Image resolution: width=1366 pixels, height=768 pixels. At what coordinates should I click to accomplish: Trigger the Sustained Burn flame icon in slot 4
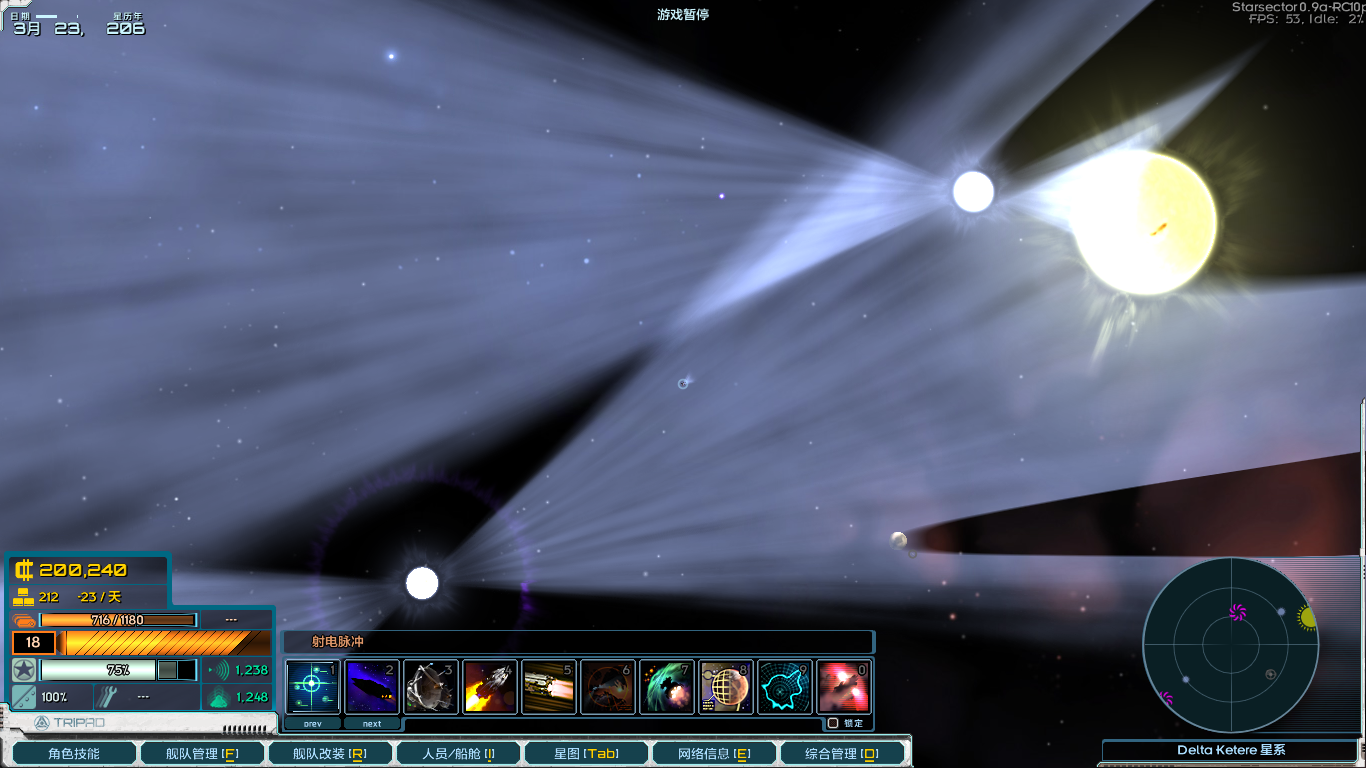click(x=489, y=686)
